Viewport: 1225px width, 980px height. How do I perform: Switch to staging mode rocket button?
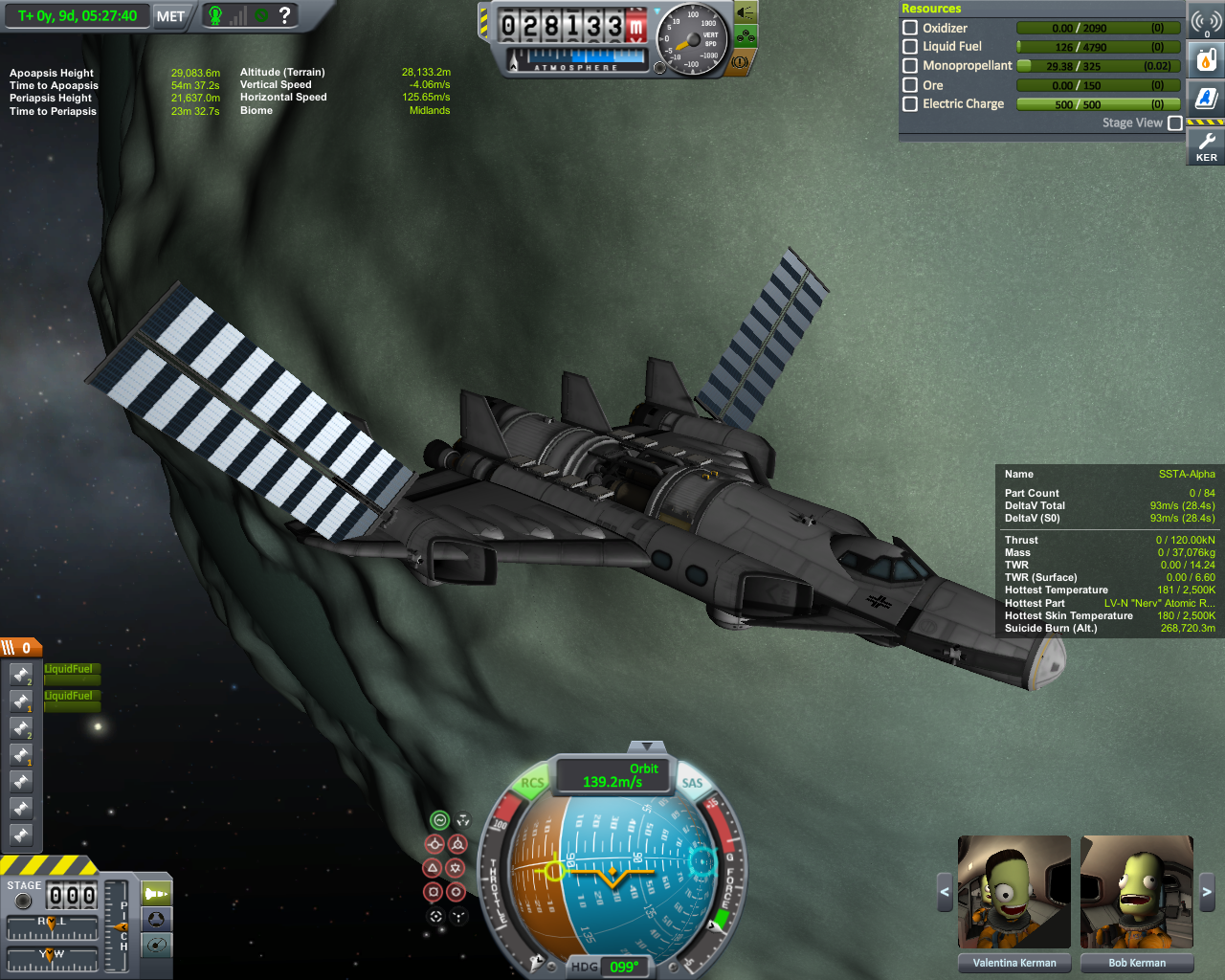[156, 894]
